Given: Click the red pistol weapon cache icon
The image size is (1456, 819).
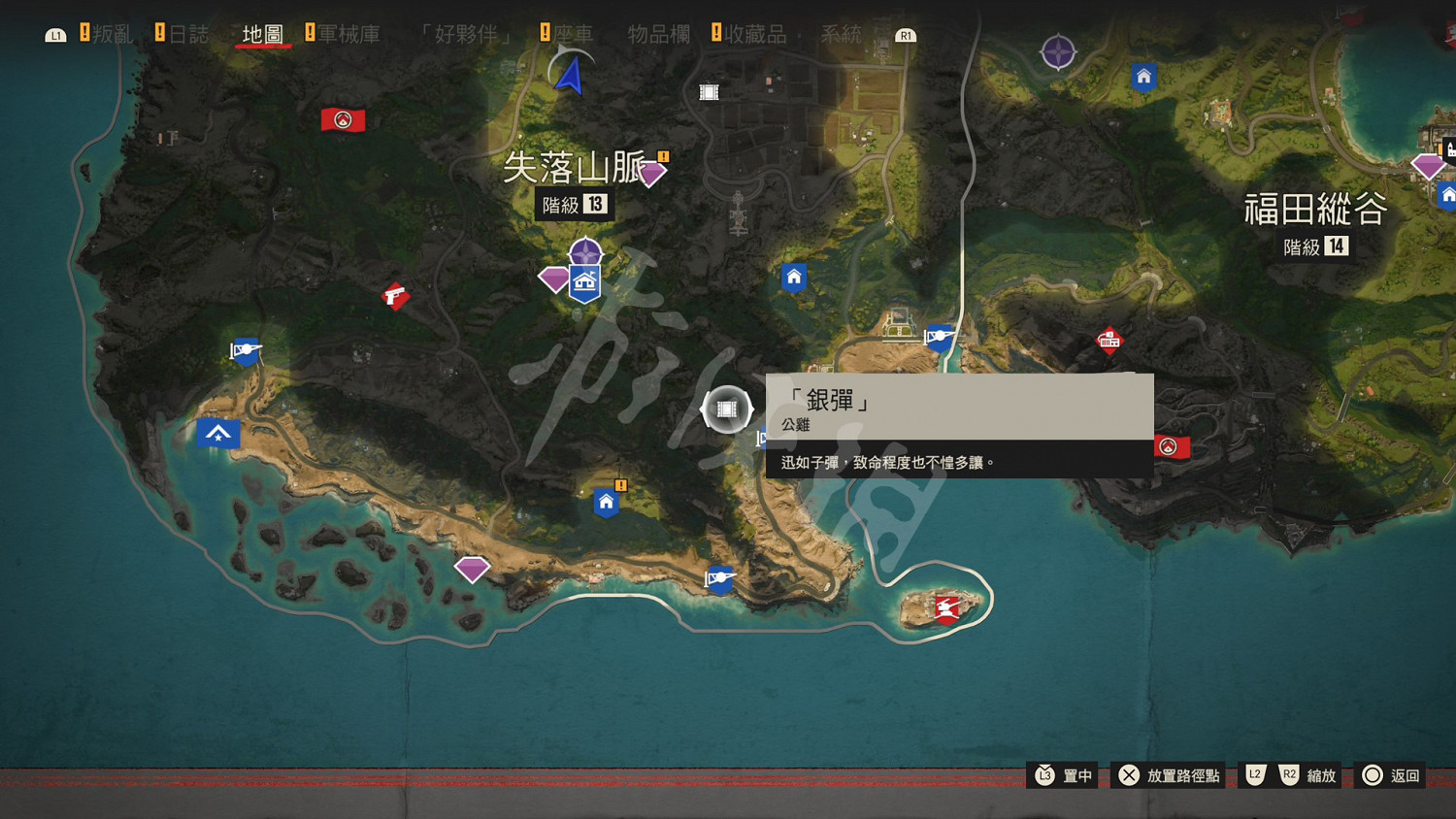Looking at the screenshot, I should [397, 296].
